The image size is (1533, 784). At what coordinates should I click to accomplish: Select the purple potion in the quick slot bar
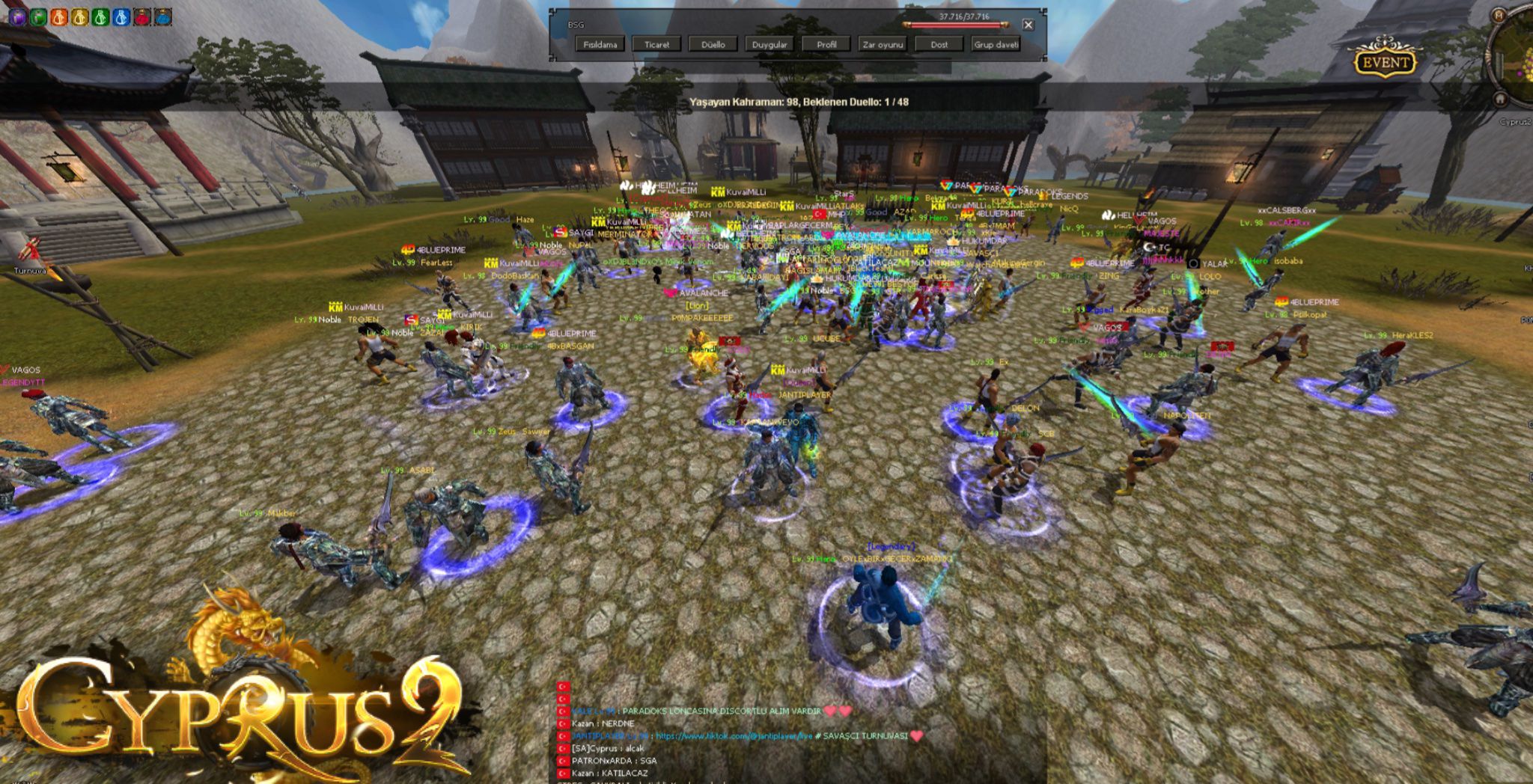(16, 15)
